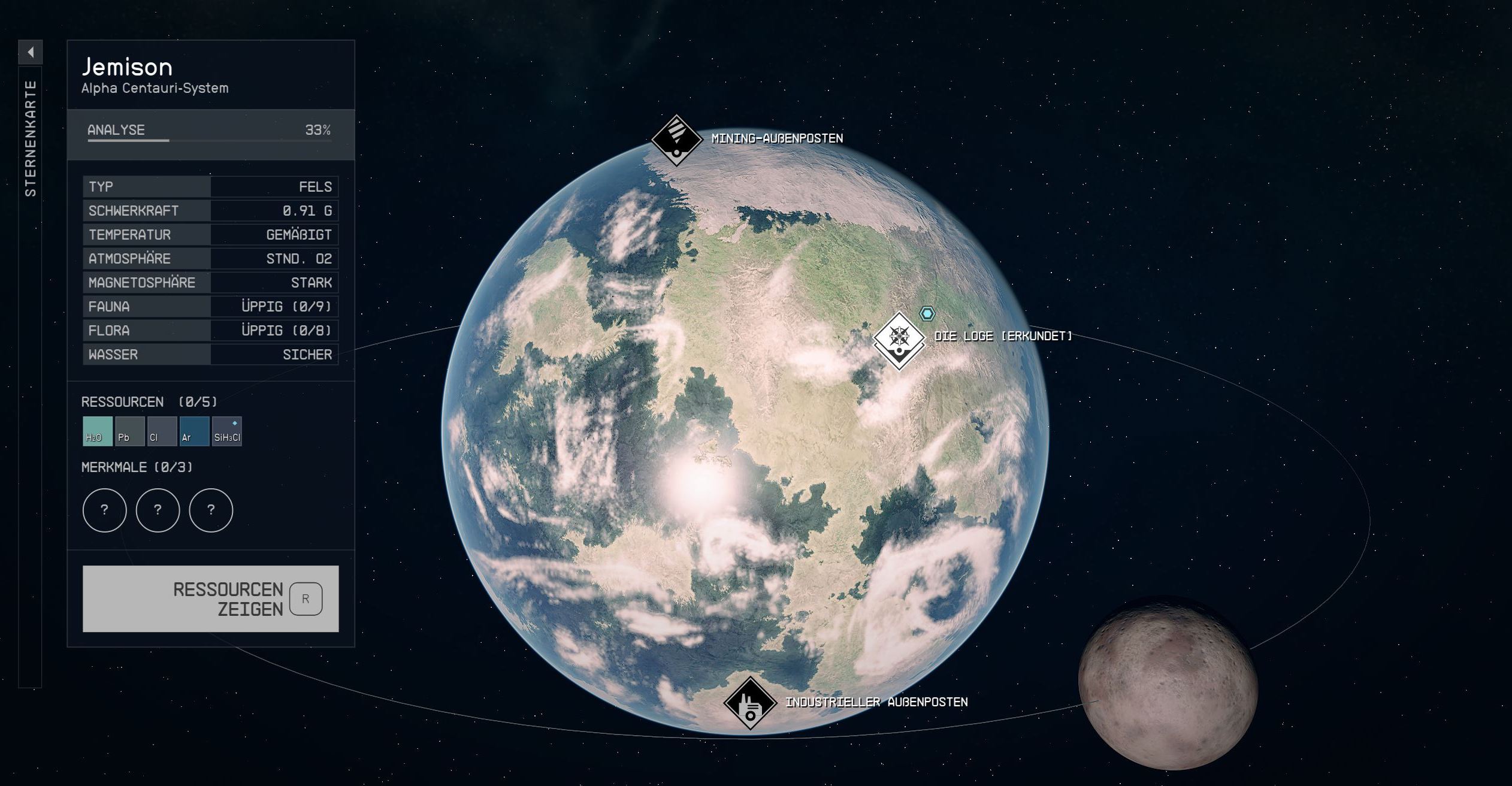Viewport: 1512px width, 786px height.
Task: Select the Pb lead resource tile
Action: (x=129, y=431)
